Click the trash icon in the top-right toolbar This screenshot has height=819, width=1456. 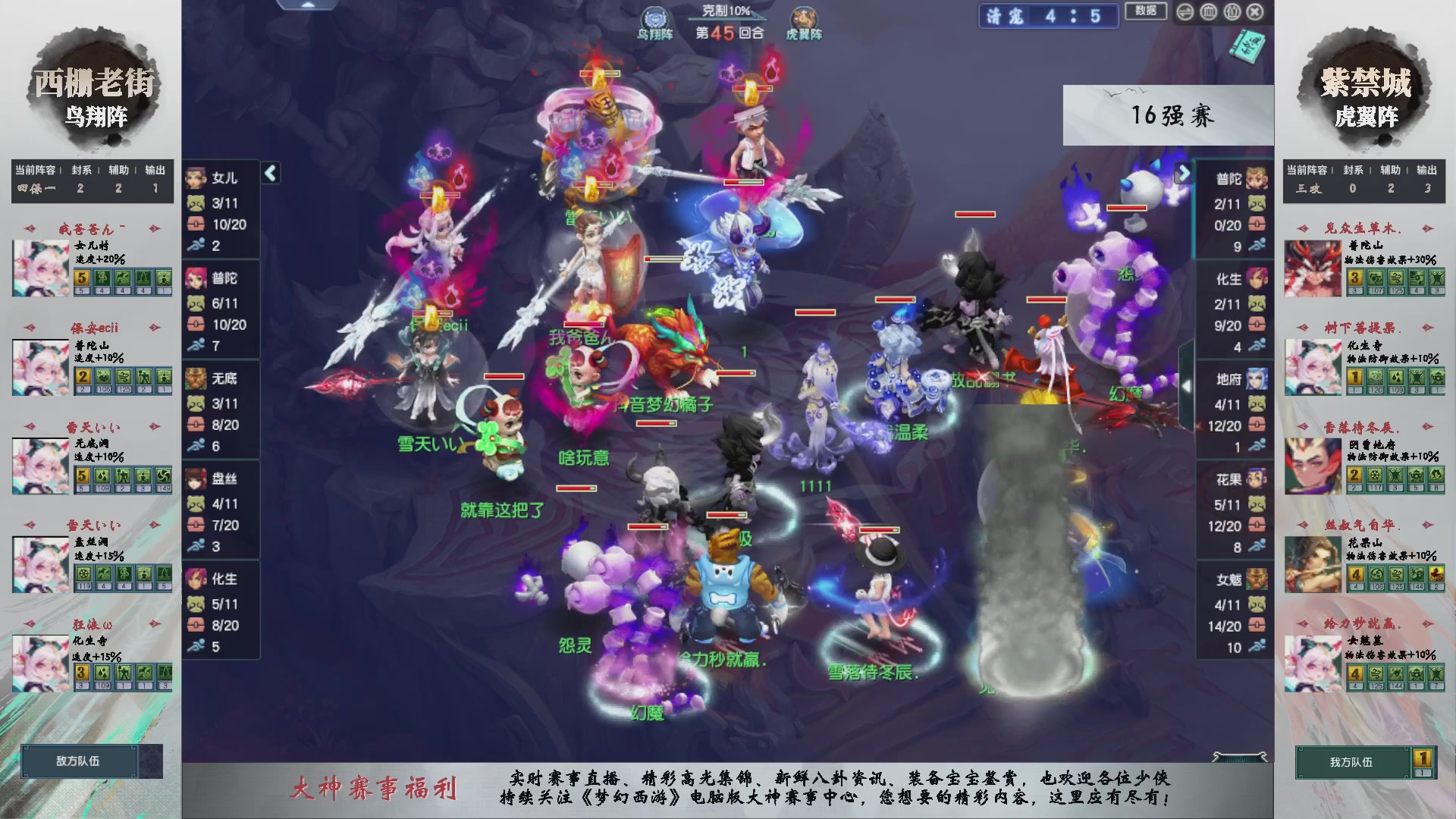(1208, 12)
